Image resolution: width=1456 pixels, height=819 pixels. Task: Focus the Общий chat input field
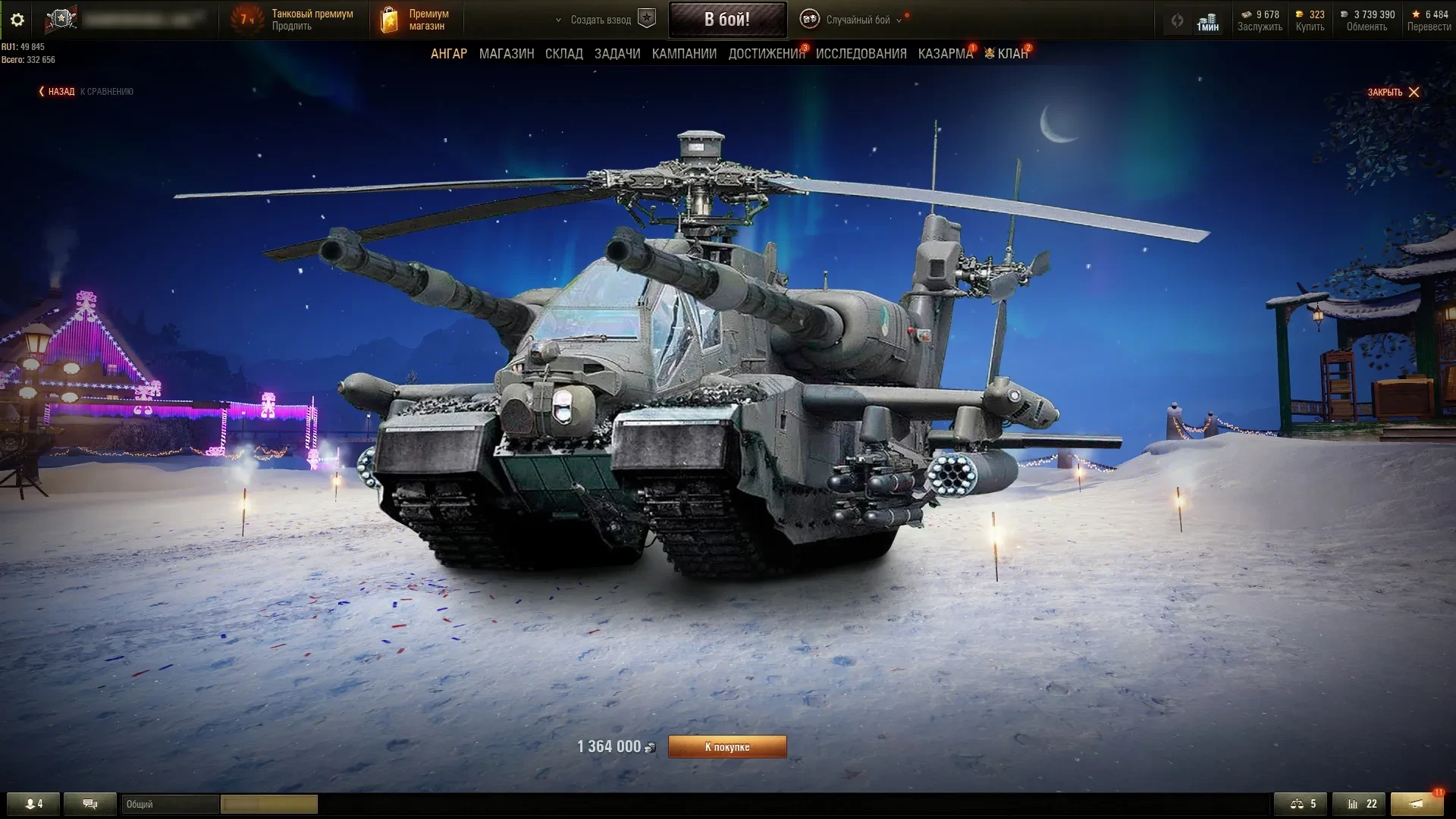[x=171, y=804]
